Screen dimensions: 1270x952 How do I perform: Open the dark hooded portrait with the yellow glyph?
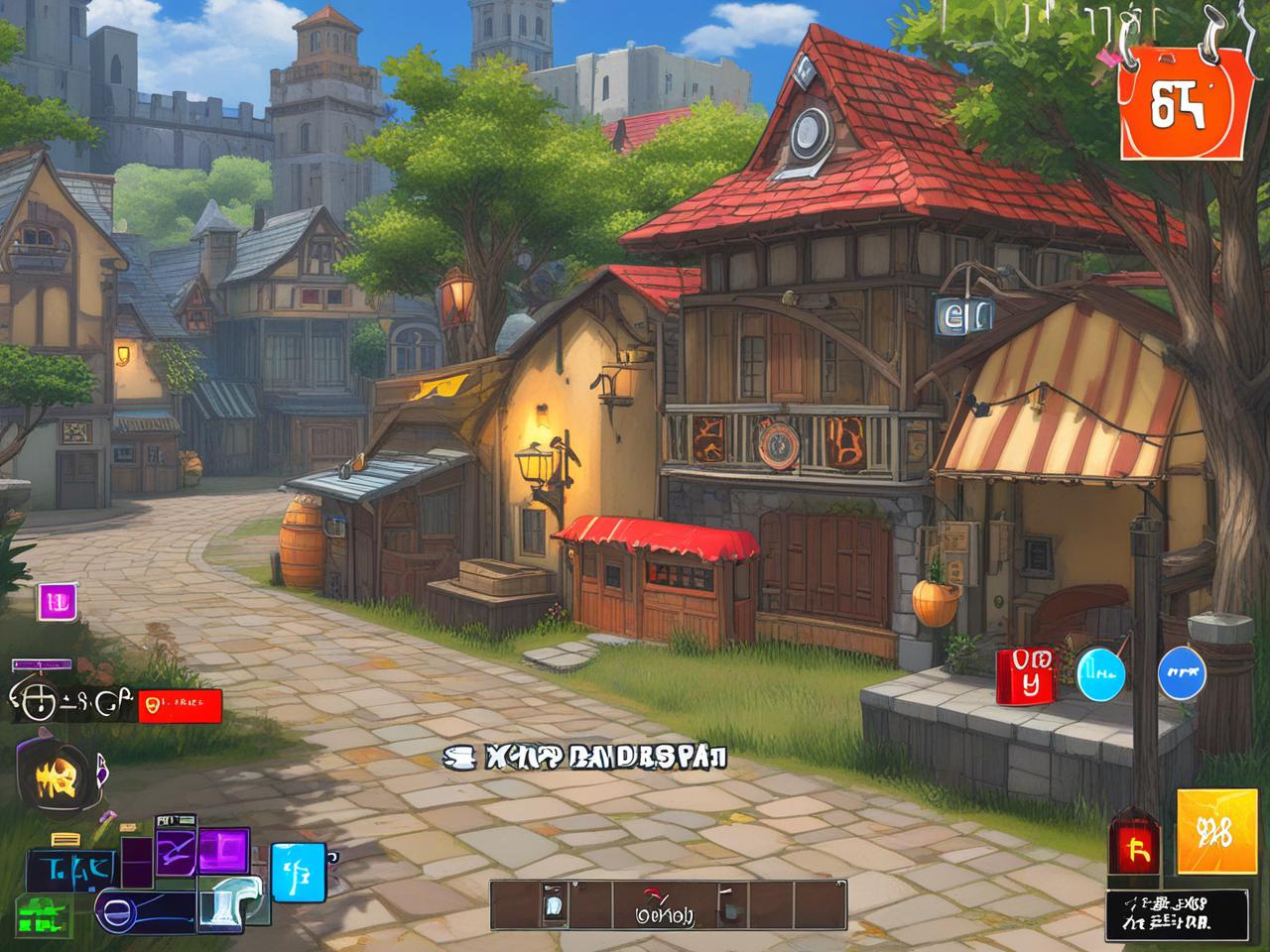pos(58,773)
